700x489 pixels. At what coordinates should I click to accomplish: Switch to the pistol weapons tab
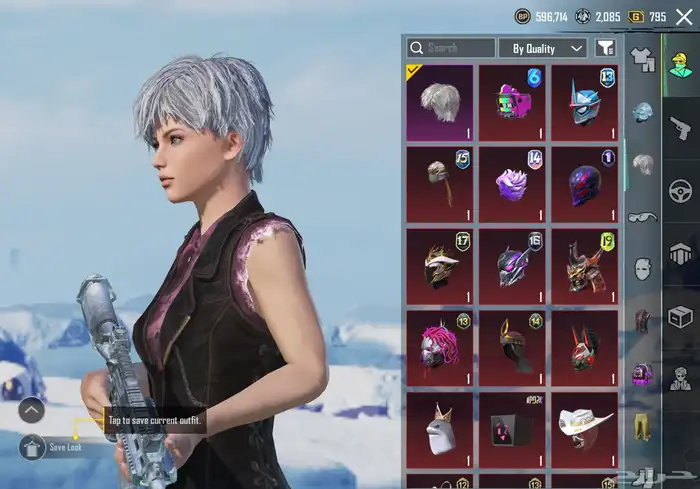(x=681, y=128)
